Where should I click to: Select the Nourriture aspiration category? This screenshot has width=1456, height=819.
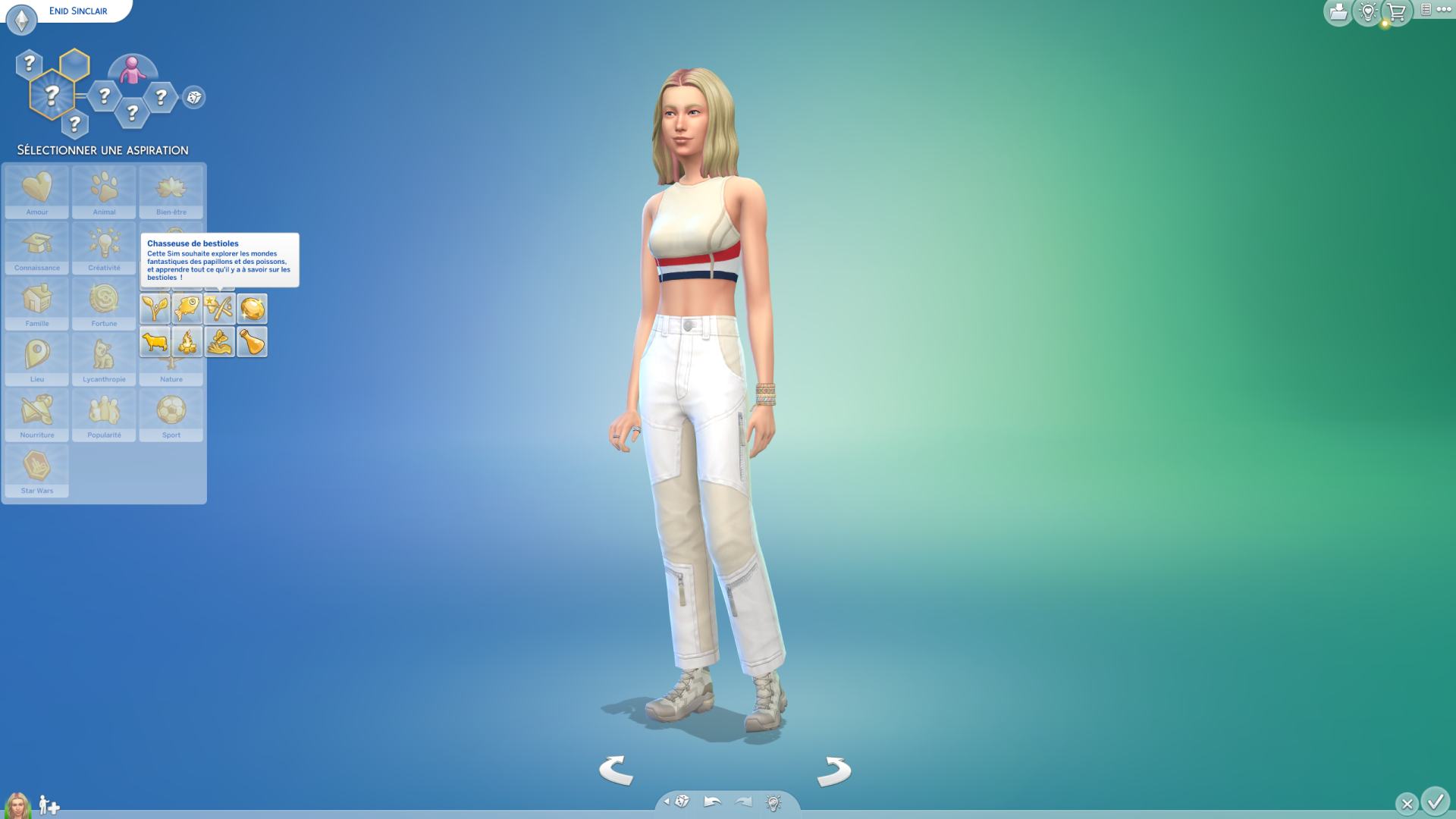(x=36, y=415)
